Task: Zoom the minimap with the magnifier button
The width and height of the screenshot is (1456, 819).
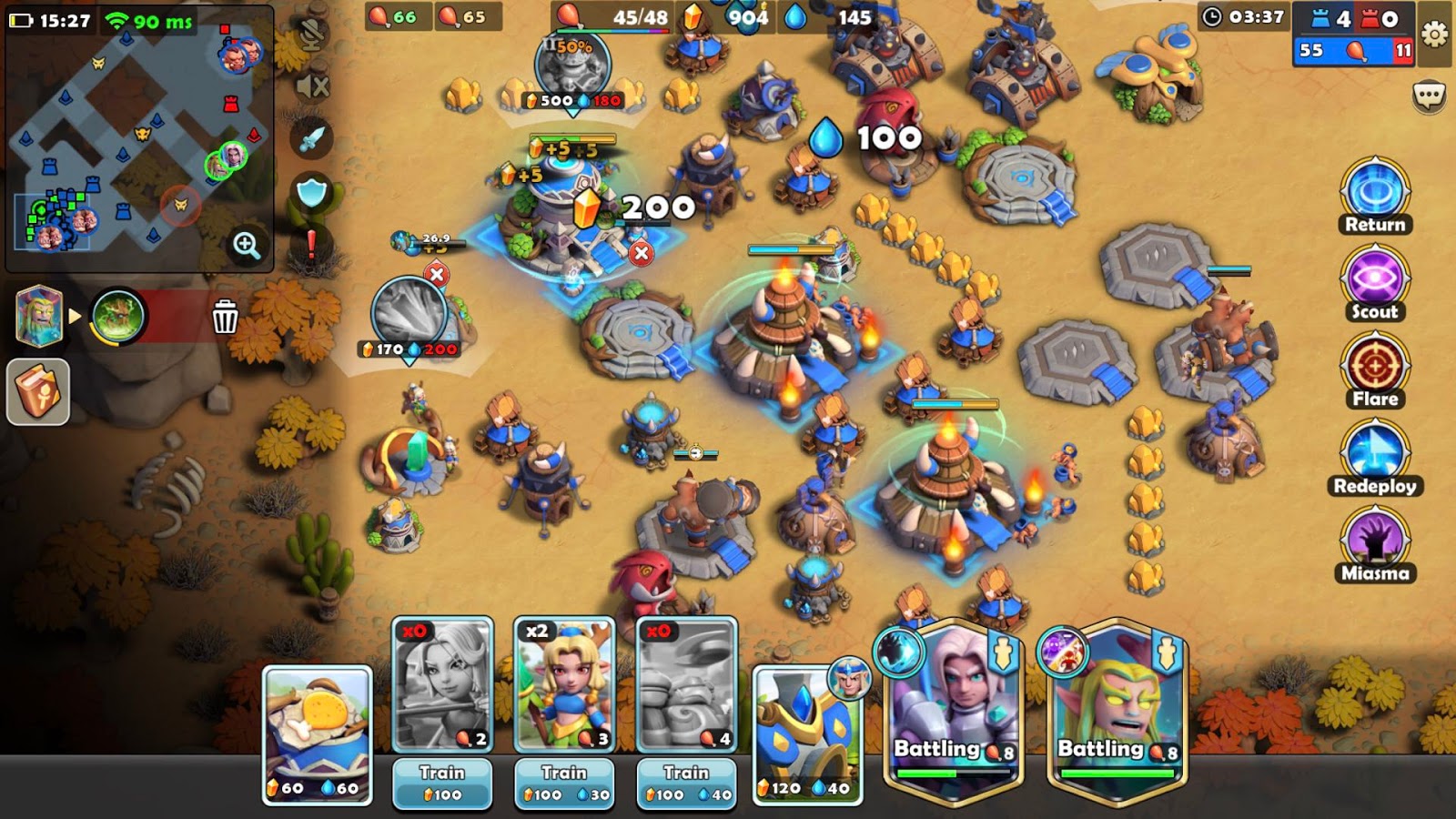Action: tap(244, 244)
